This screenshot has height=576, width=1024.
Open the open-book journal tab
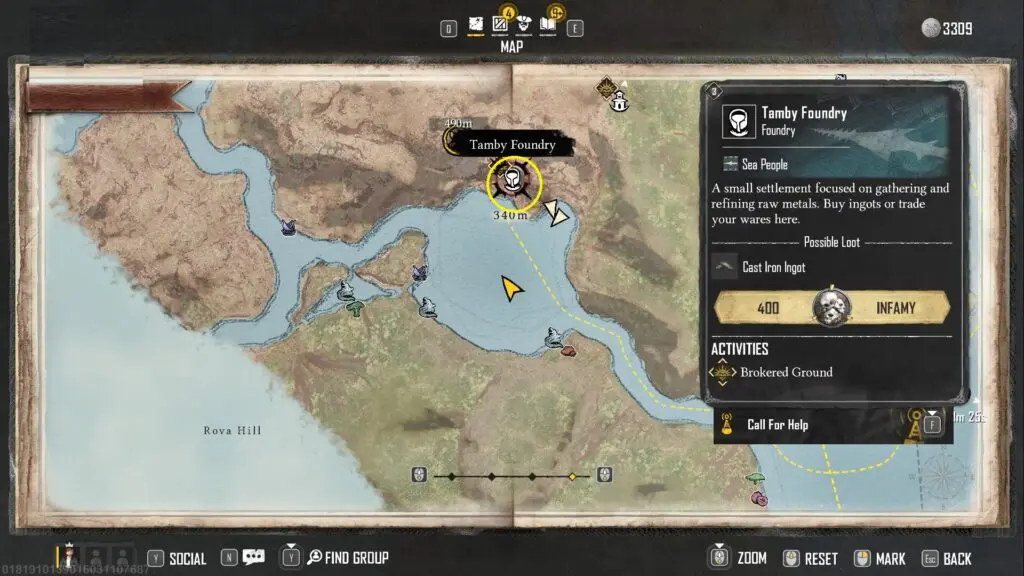(x=549, y=24)
